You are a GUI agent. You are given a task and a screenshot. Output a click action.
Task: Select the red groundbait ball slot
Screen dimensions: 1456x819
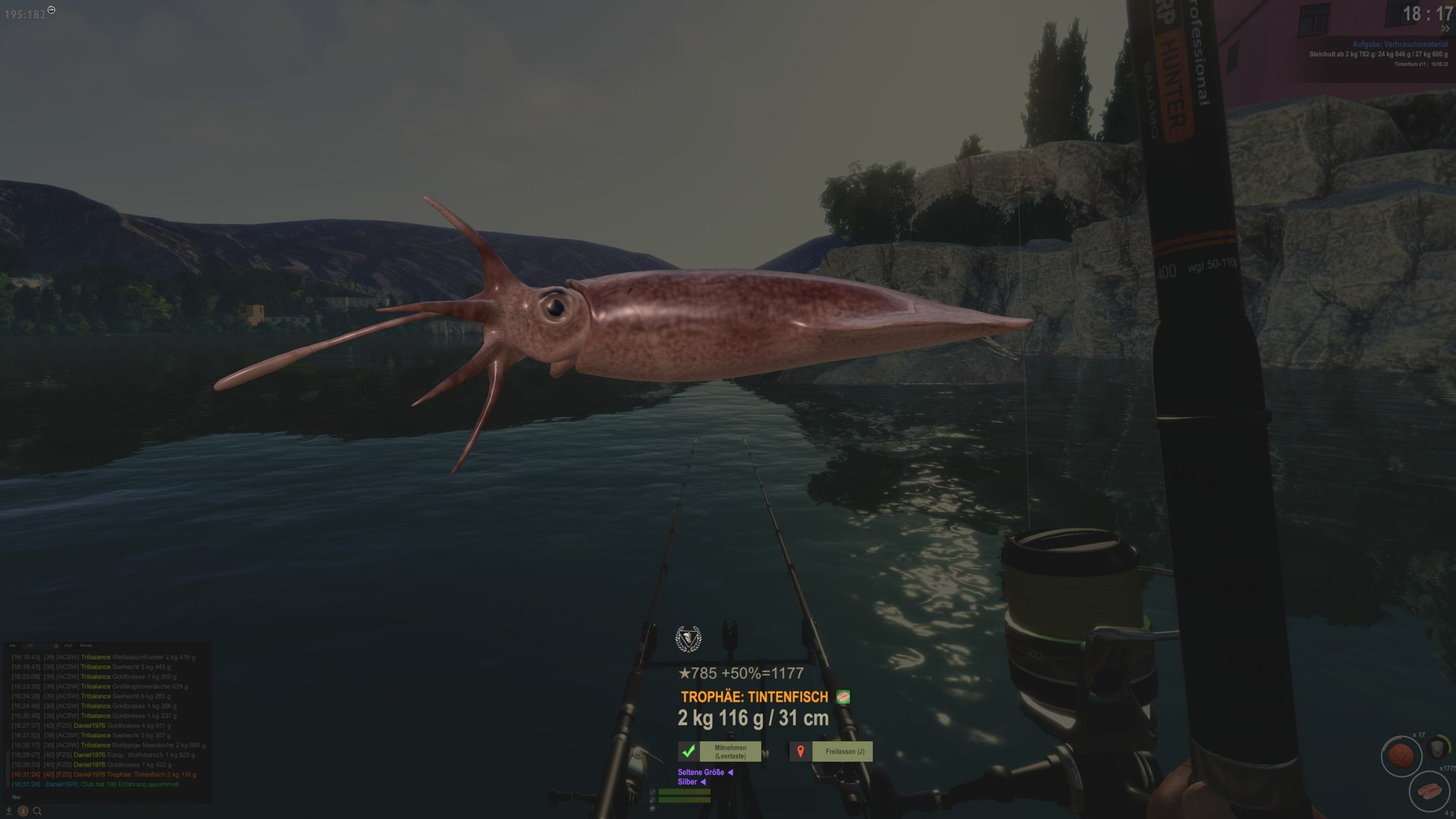[1400, 756]
